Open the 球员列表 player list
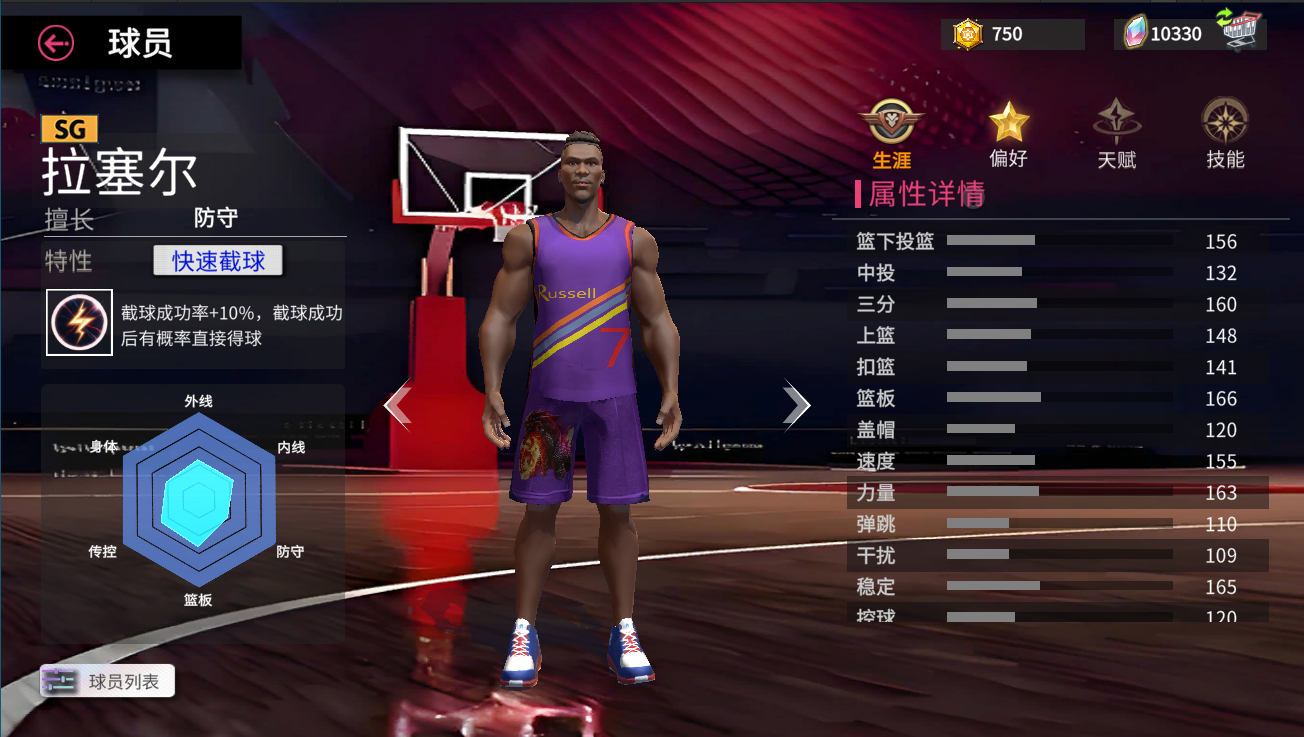This screenshot has width=1304, height=737. (108, 681)
